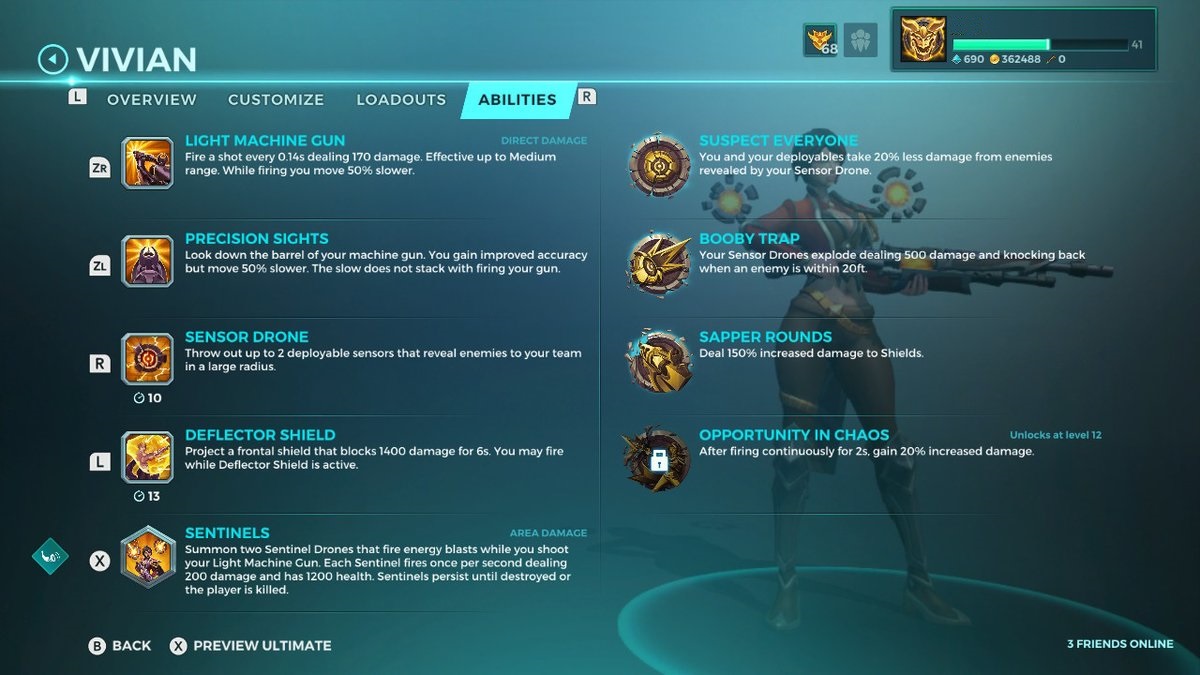Select the Abilities tab
Screen dimensions: 1200x675
[517, 100]
